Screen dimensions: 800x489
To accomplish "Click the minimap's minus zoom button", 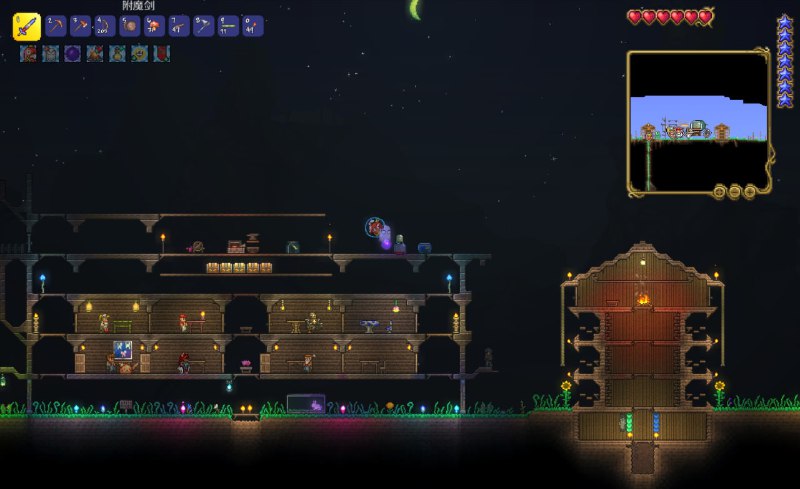I will 734,191.
